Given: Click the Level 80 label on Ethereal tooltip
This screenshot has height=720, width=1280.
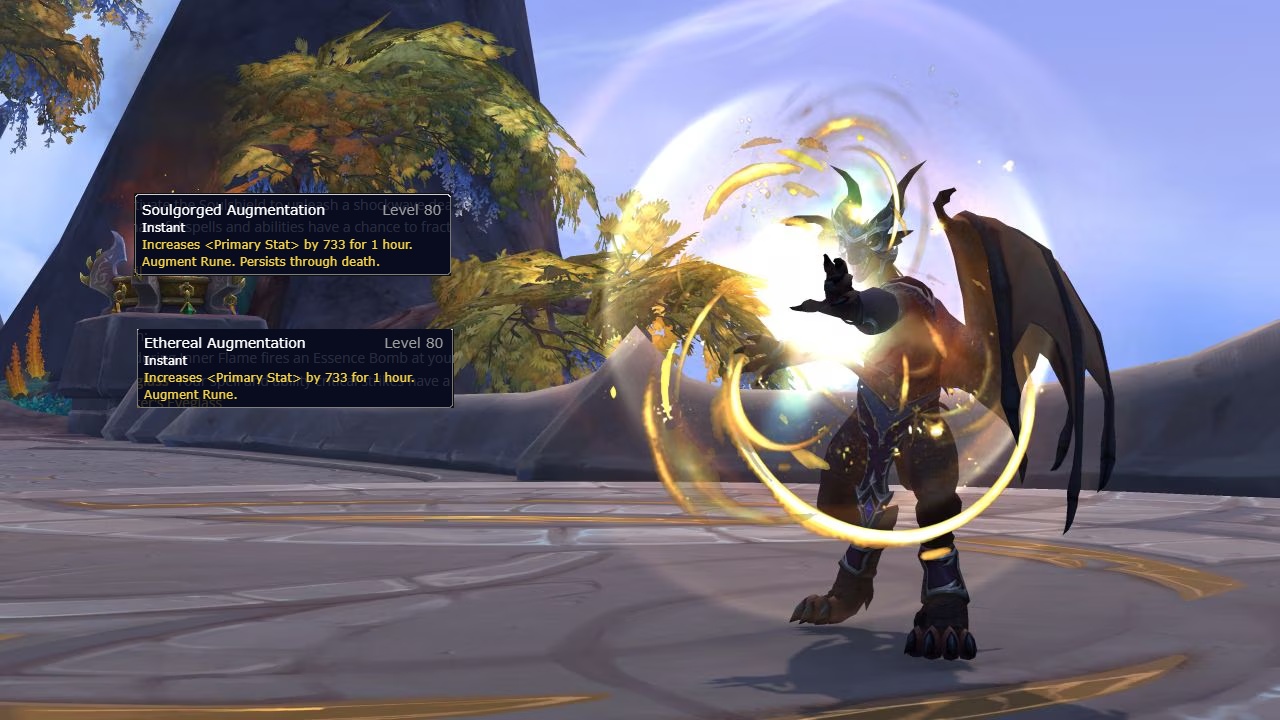Looking at the screenshot, I should pos(413,343).
